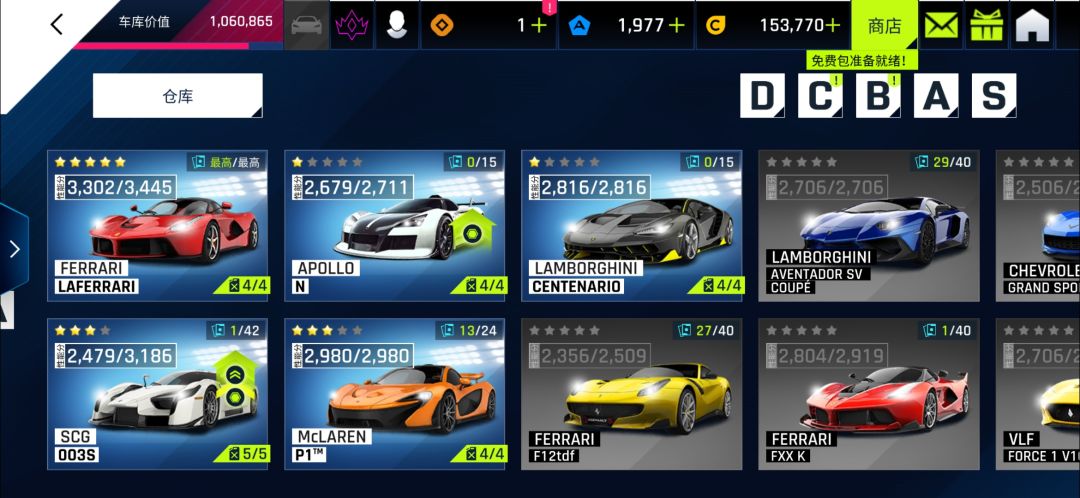This screenshot has width=1080, height=498.
Task: Open the gift box rewards
Action: pyautogui.click(x=987, y=25)
